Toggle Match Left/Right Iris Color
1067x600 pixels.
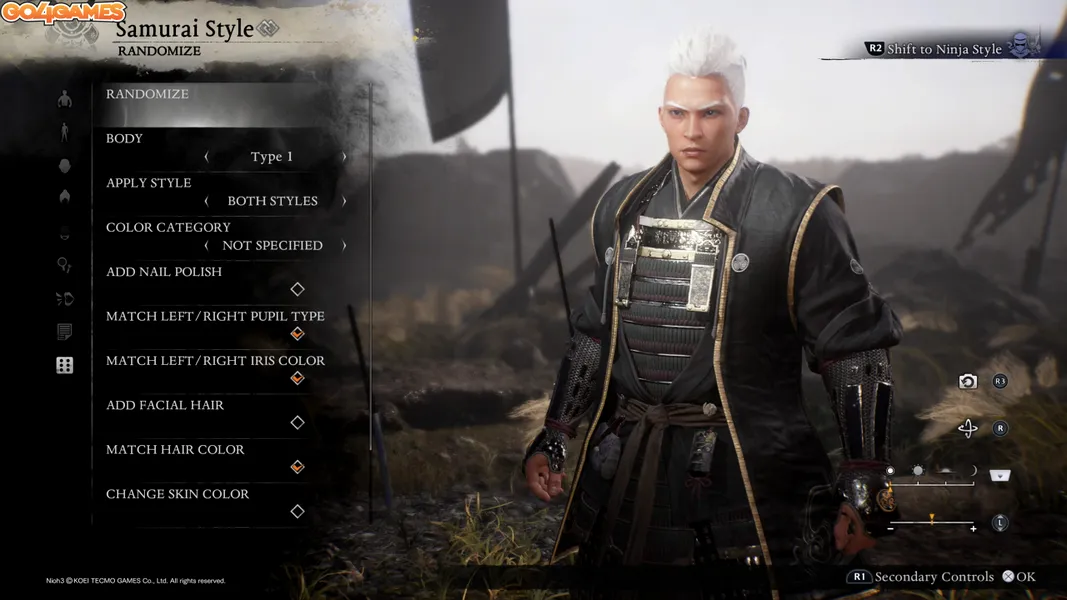(297, 378)
